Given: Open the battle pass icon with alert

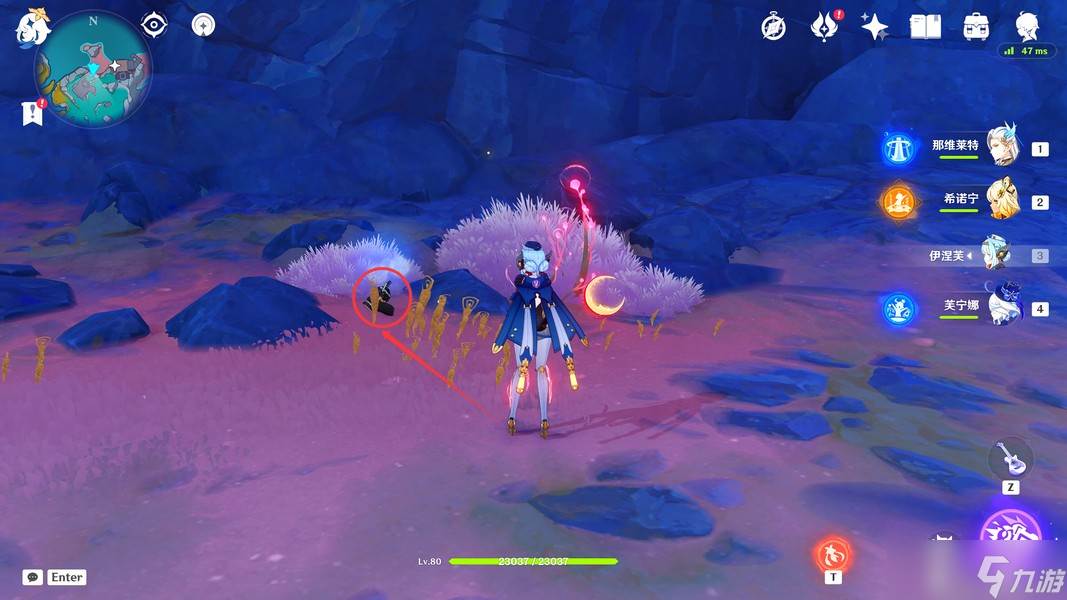Looking at the screenshot, I should click(x=825, y=27).
